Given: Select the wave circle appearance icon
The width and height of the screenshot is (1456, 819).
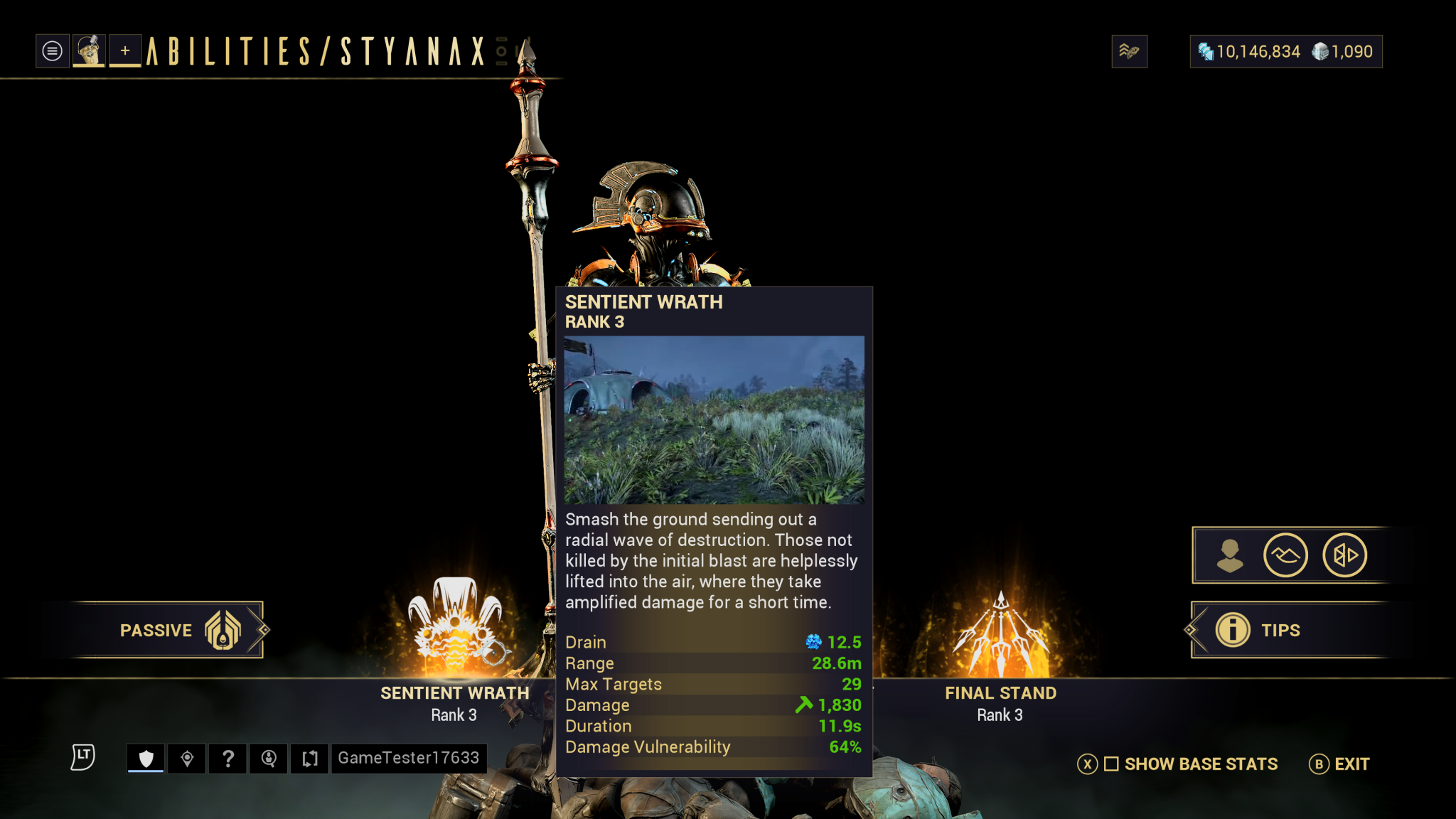Looking at the screenshot, I should (x=1285, y=555).
